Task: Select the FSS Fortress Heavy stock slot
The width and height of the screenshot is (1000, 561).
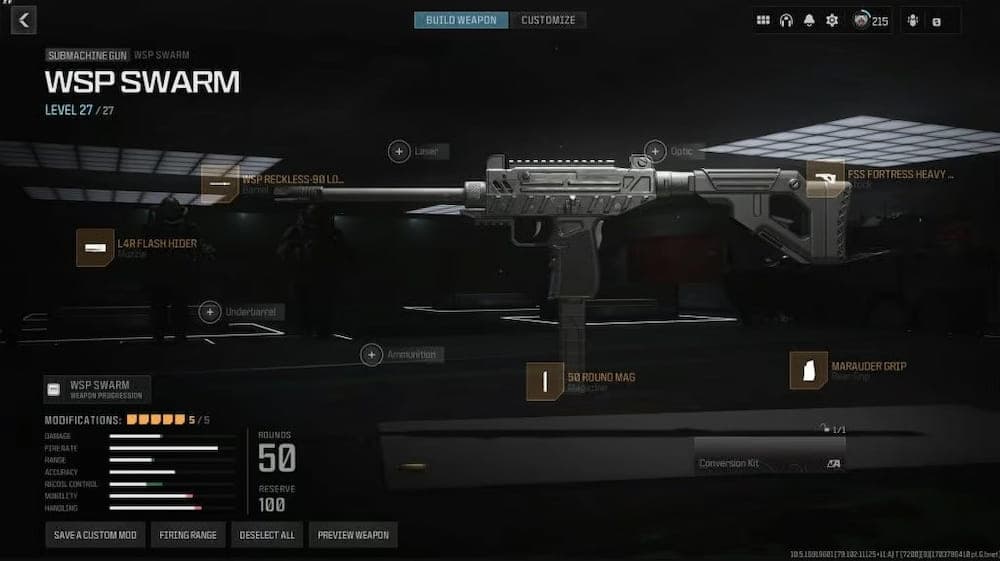Action: 825,179
